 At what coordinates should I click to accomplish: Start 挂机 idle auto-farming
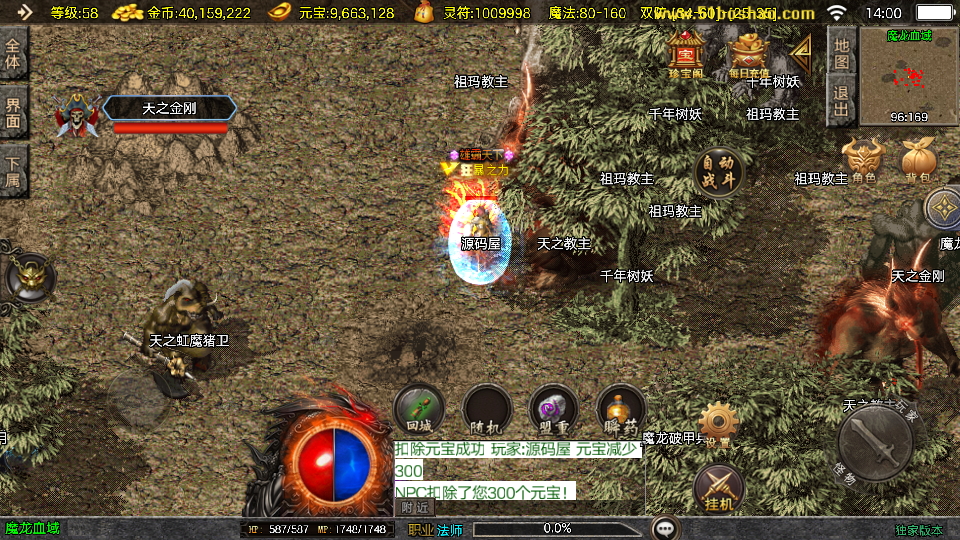pyautogui.click(x=718, y=487)
